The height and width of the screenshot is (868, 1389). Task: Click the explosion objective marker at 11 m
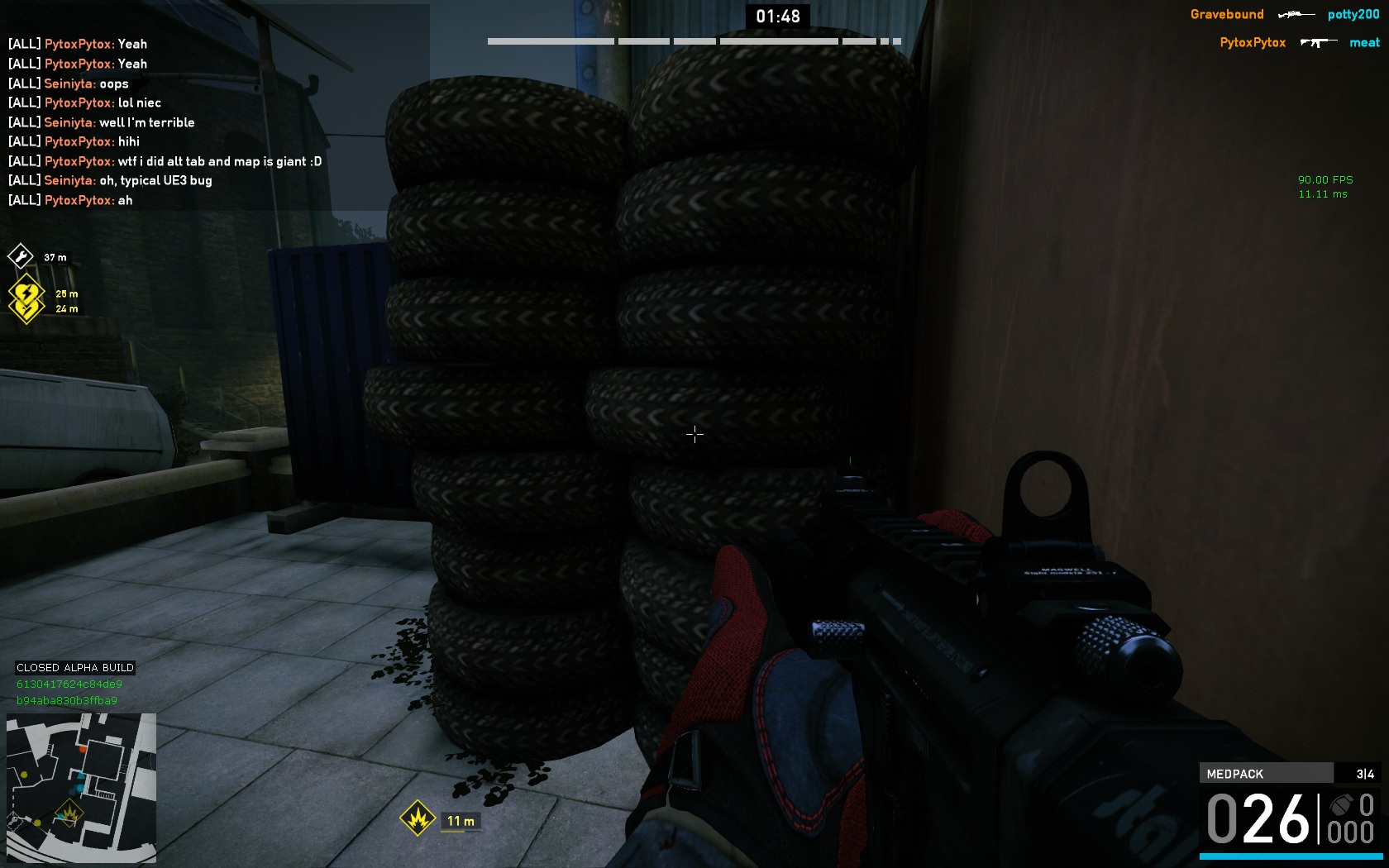click(418, 819)
